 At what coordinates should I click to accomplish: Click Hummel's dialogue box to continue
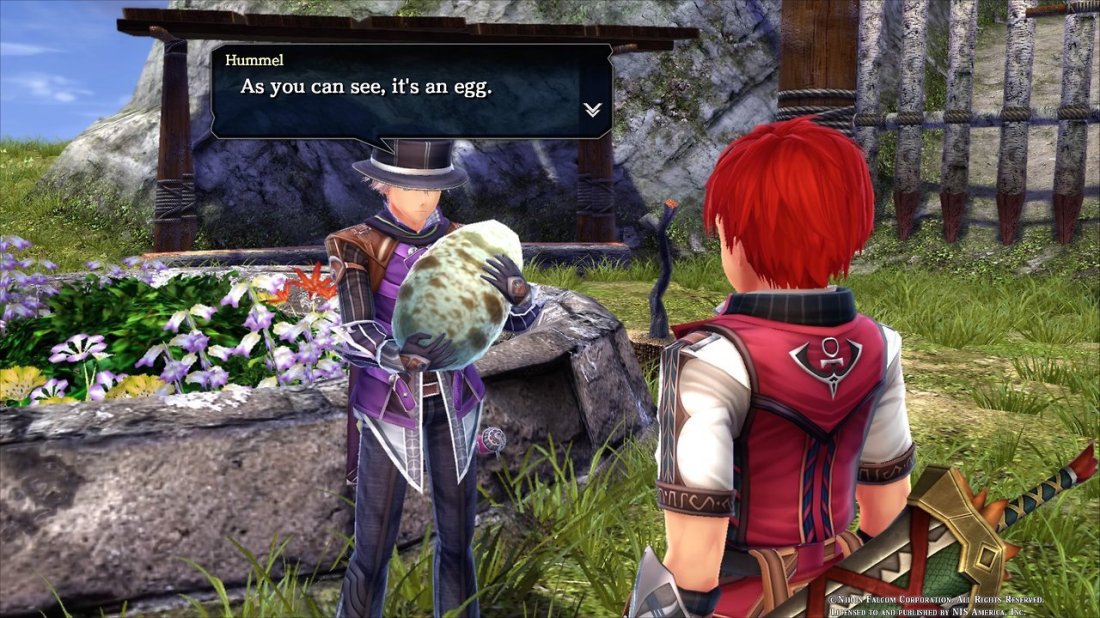(411, 91)
